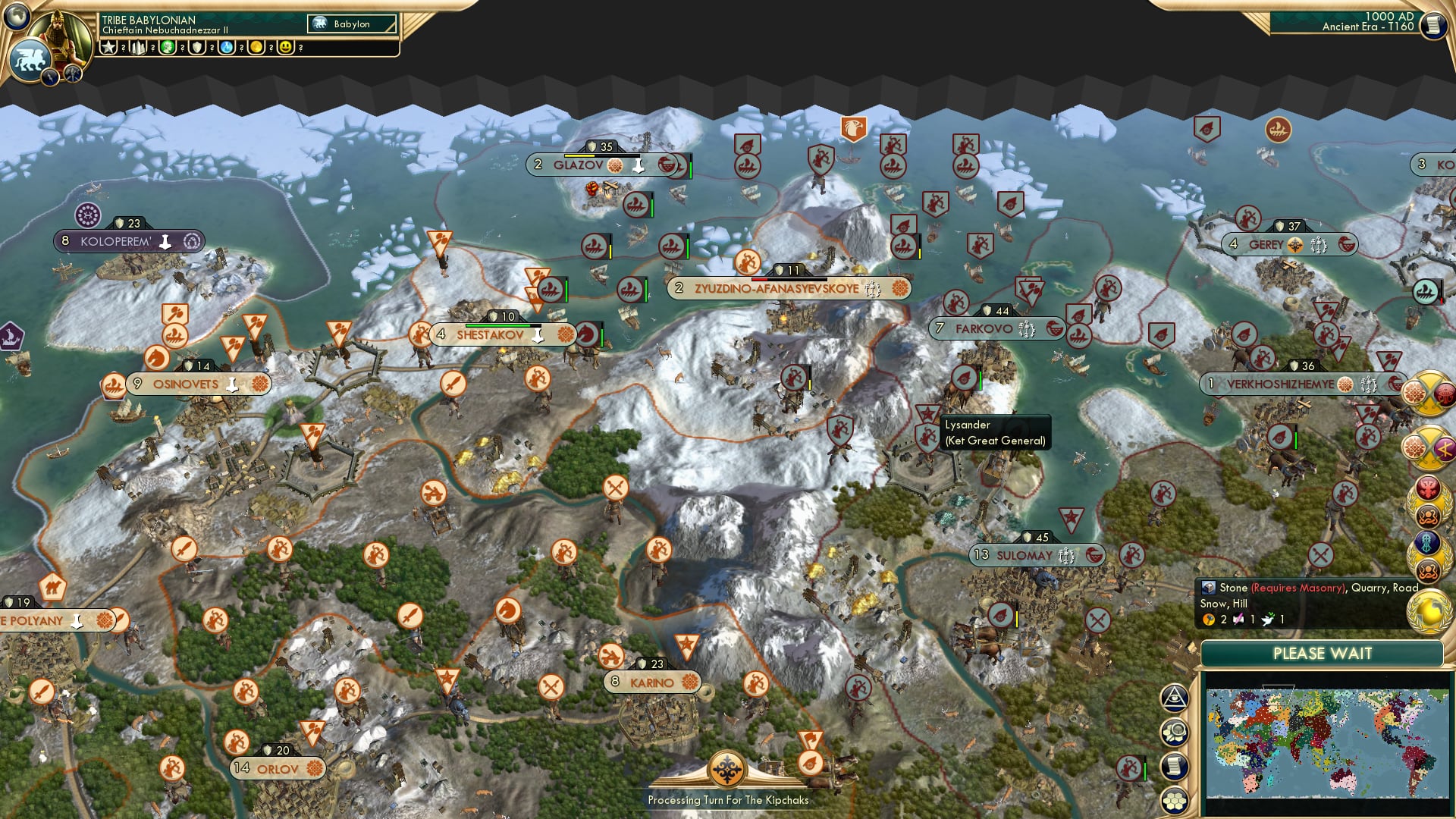The height and width of the screenshot is (819, 1456).
Task: Click the science flask icon in the status bar
Action: (x=227, y=48)
